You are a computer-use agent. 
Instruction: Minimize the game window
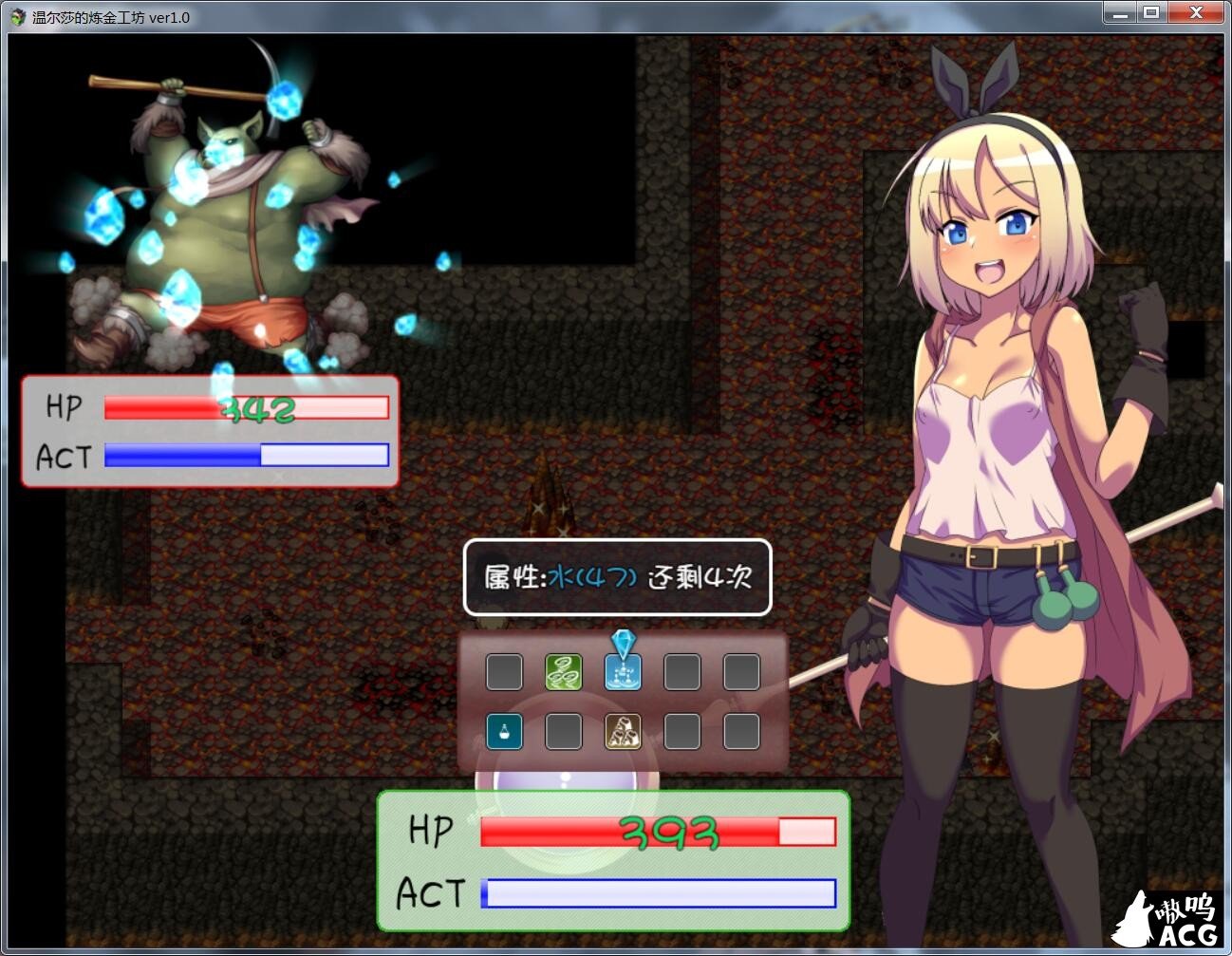(x=1119, y=13)
